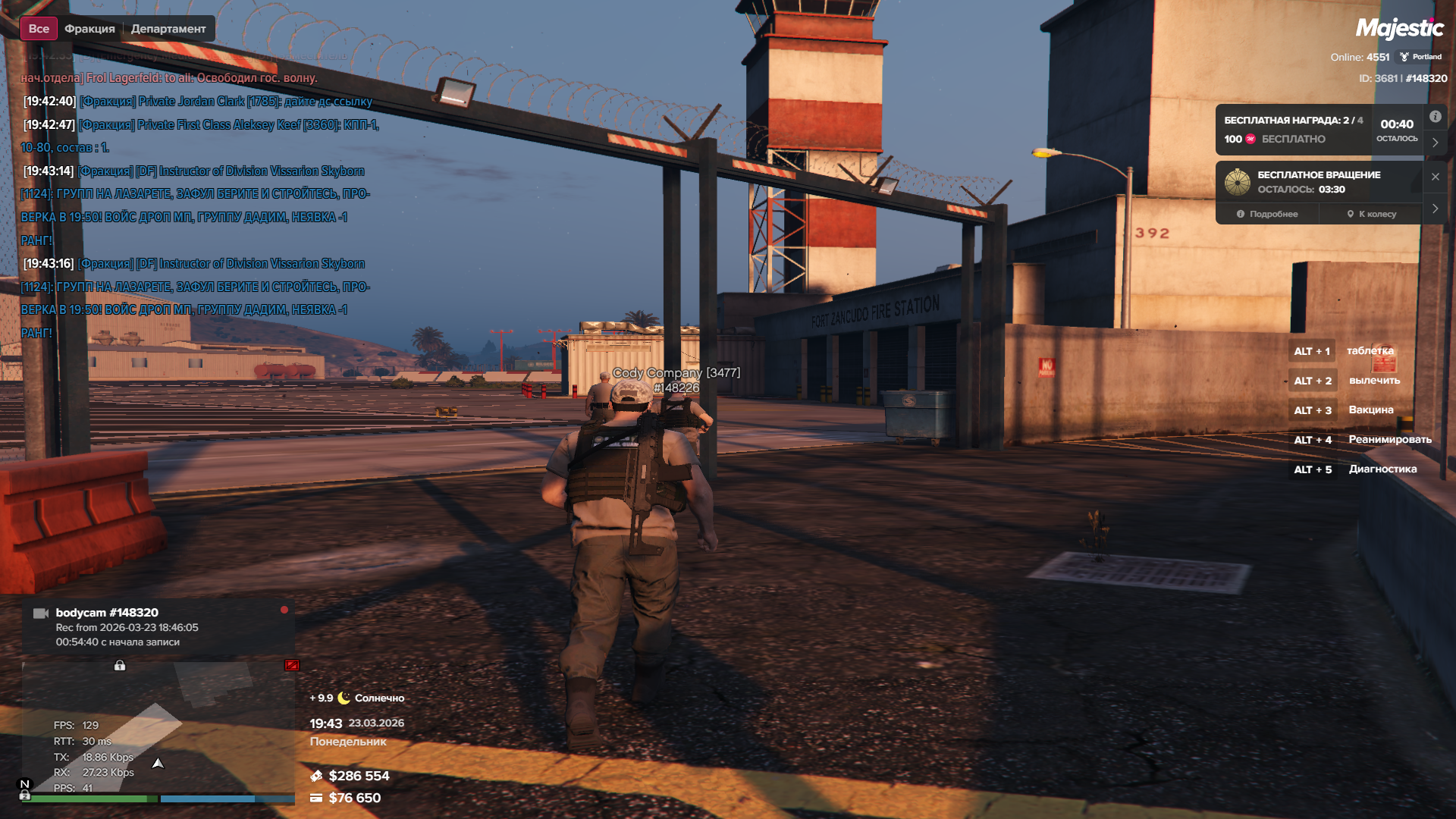Activate the Реанимировать action
The image size is (1456, 819).
(1389, 440)
